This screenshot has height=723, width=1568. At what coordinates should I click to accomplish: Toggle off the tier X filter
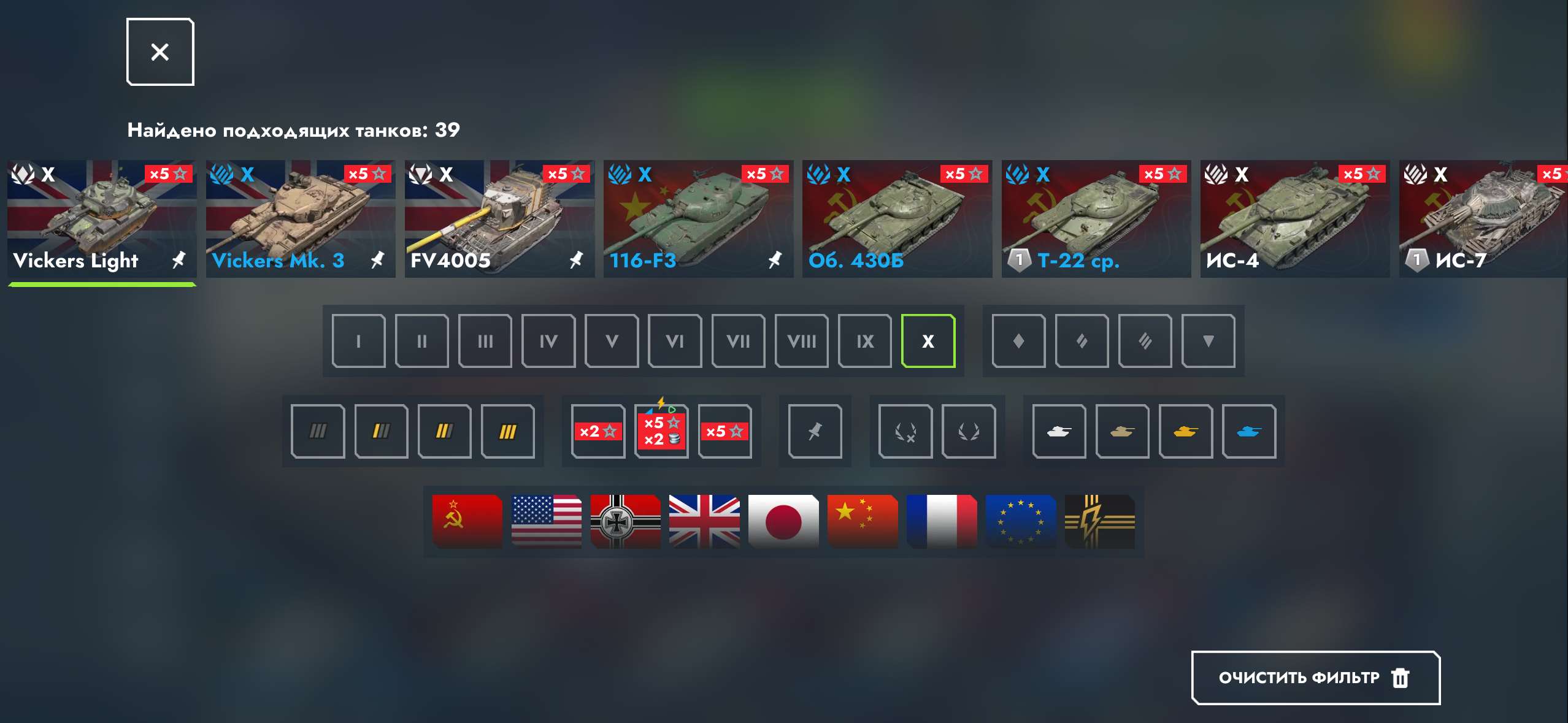(929, 340)
